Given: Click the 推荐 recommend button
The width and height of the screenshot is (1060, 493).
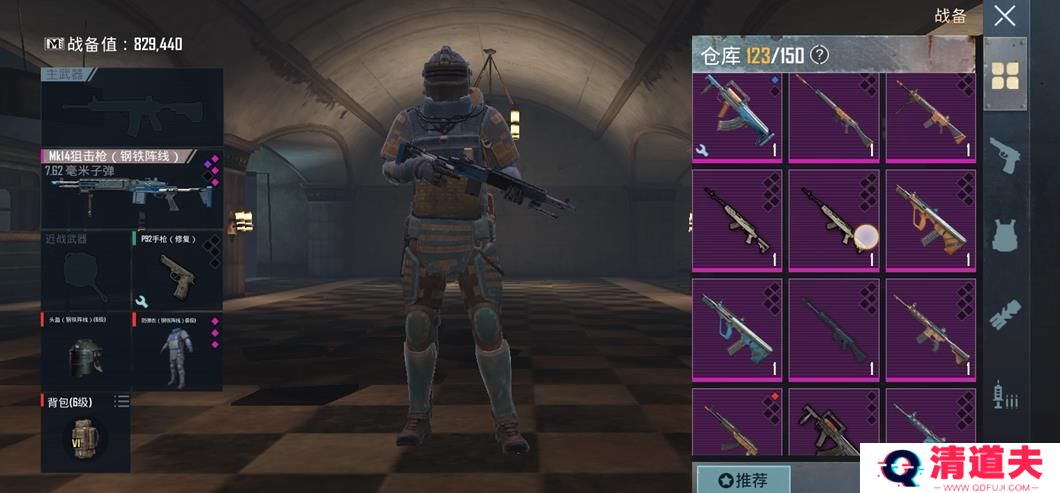Looking at the screenshot, I should pyautogui.click(x=743, y=479).
